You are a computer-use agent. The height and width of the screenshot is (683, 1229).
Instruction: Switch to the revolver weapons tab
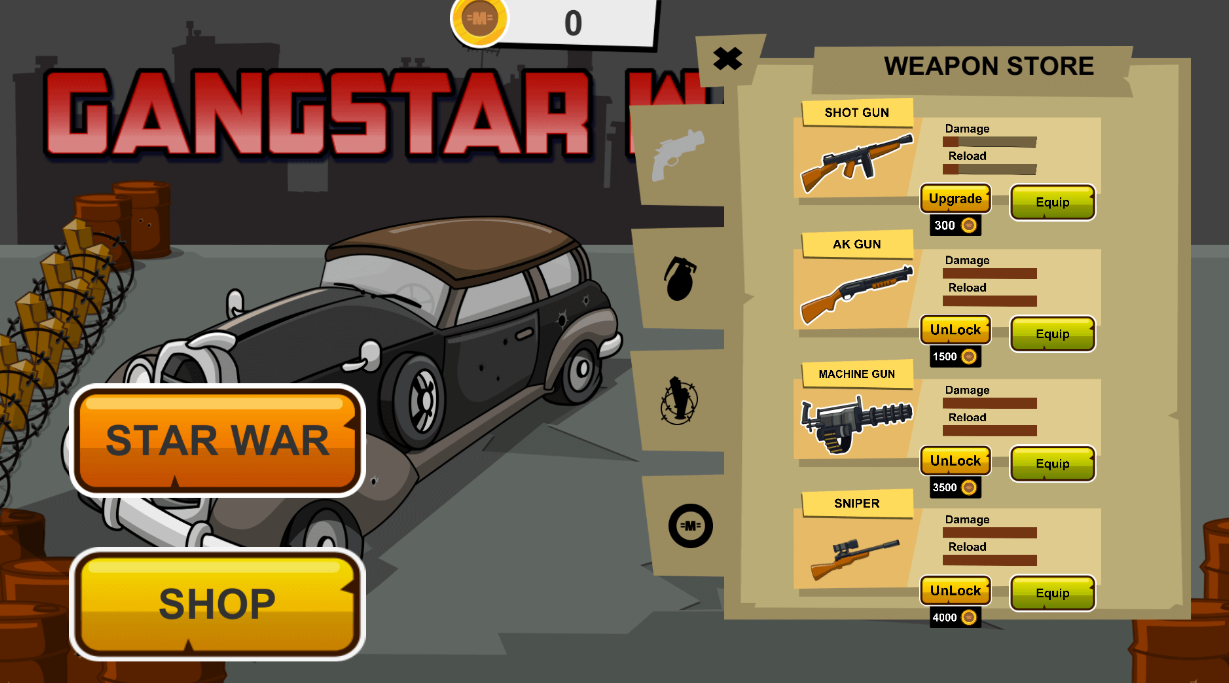pos(678,155)
